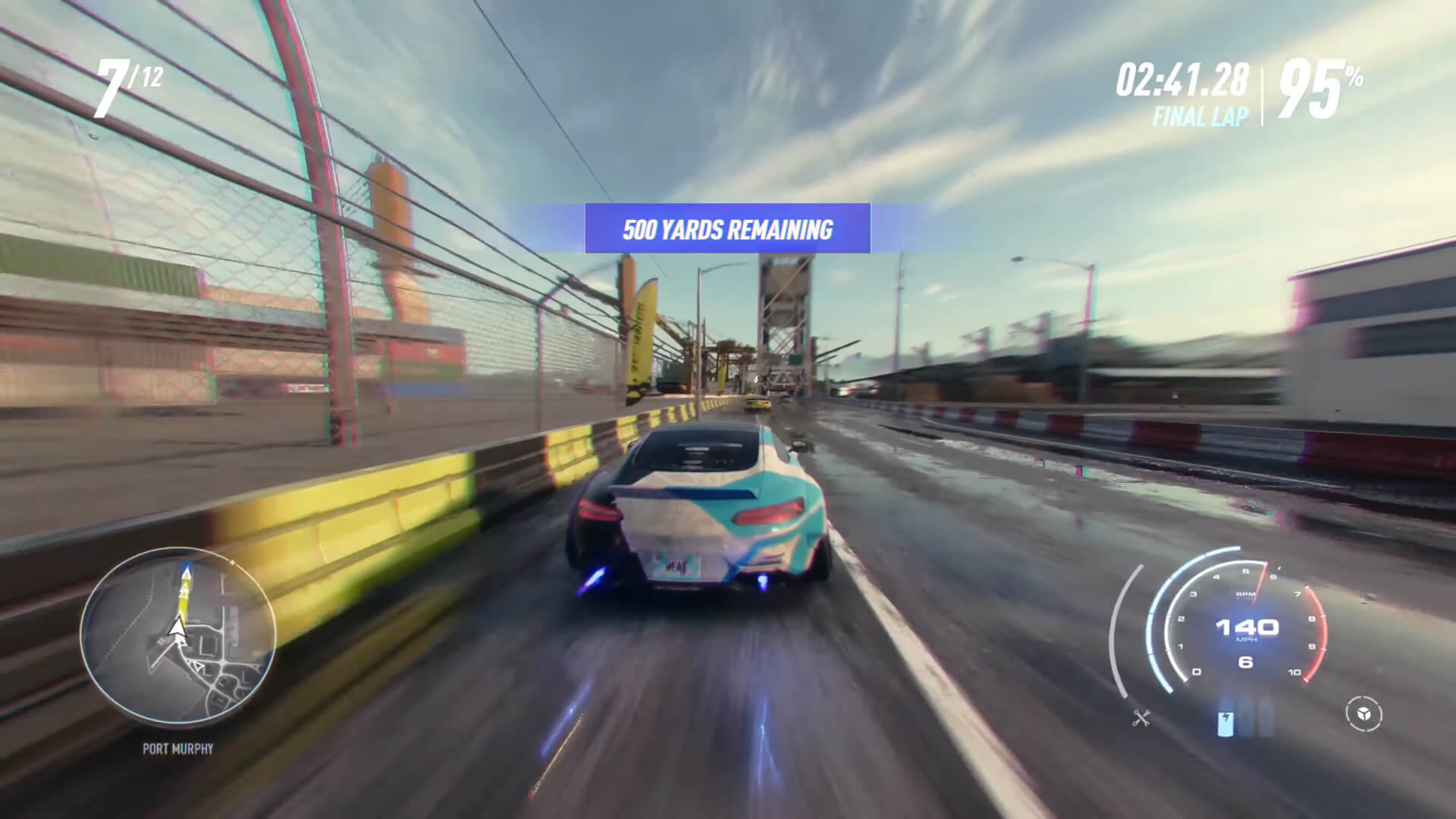Click the RPM label inside the tachometer
The height and width of the screenshot is (819, 1456).
(1244, 594)
